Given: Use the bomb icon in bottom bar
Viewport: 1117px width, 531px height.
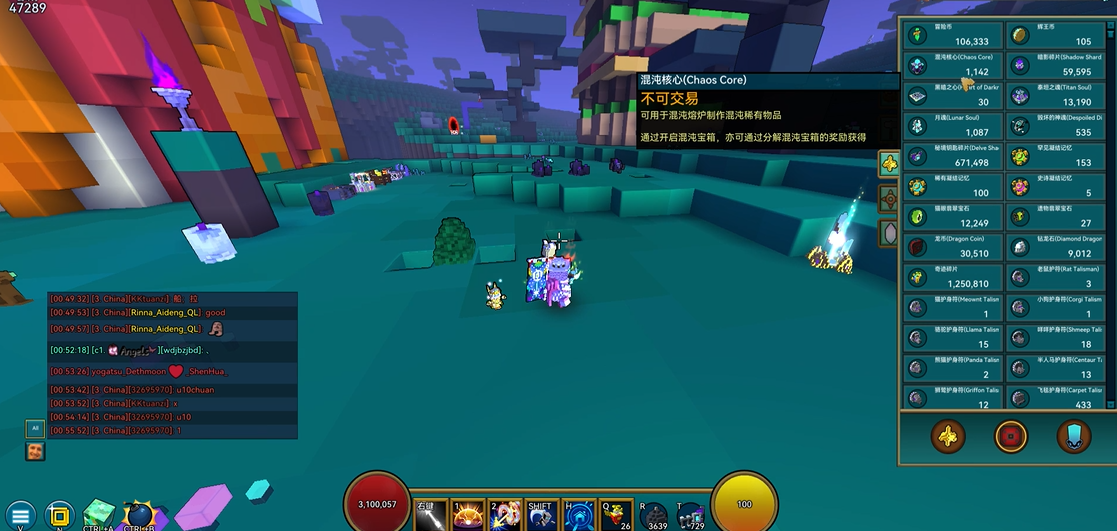Looking at the screenshot, I should 139,515.
